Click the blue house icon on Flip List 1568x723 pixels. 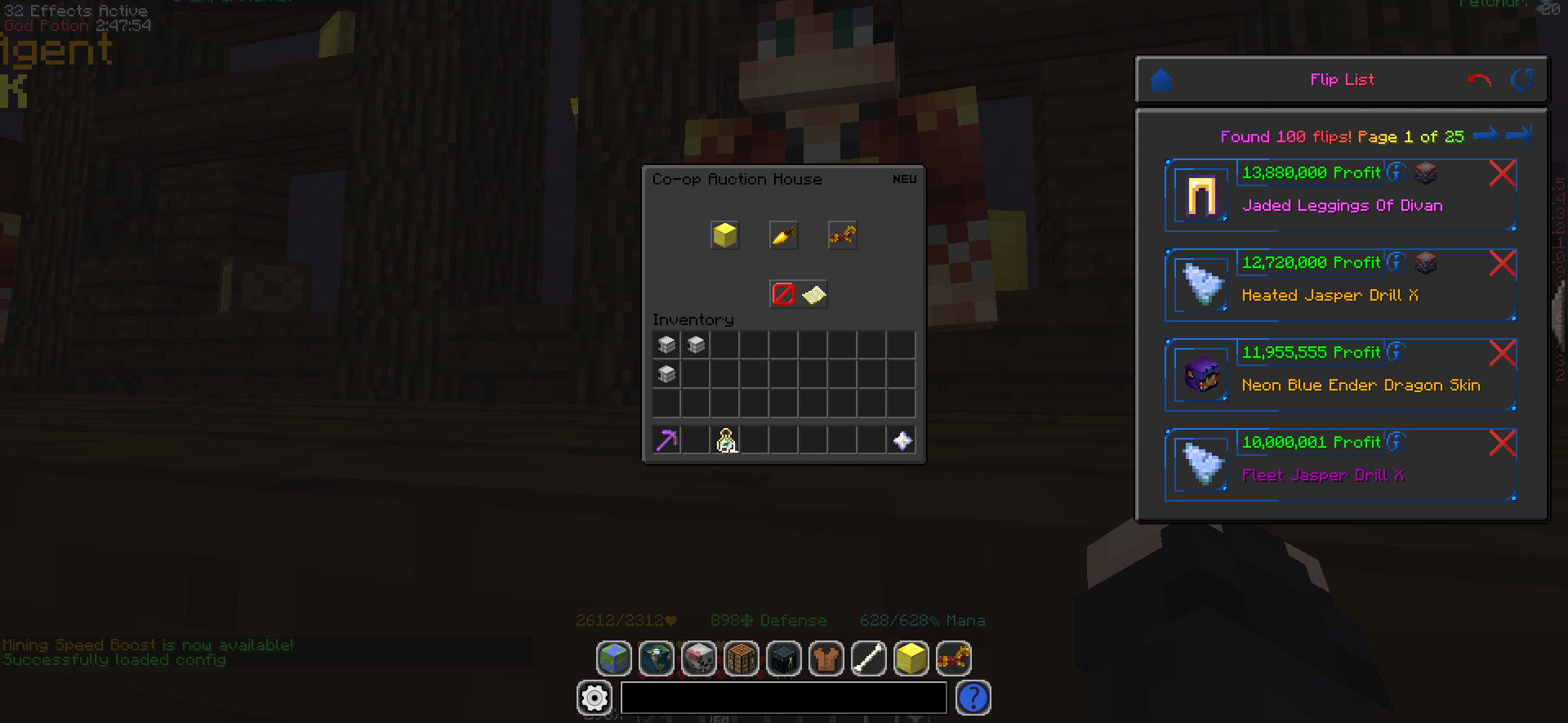[x=1161, y=78]
